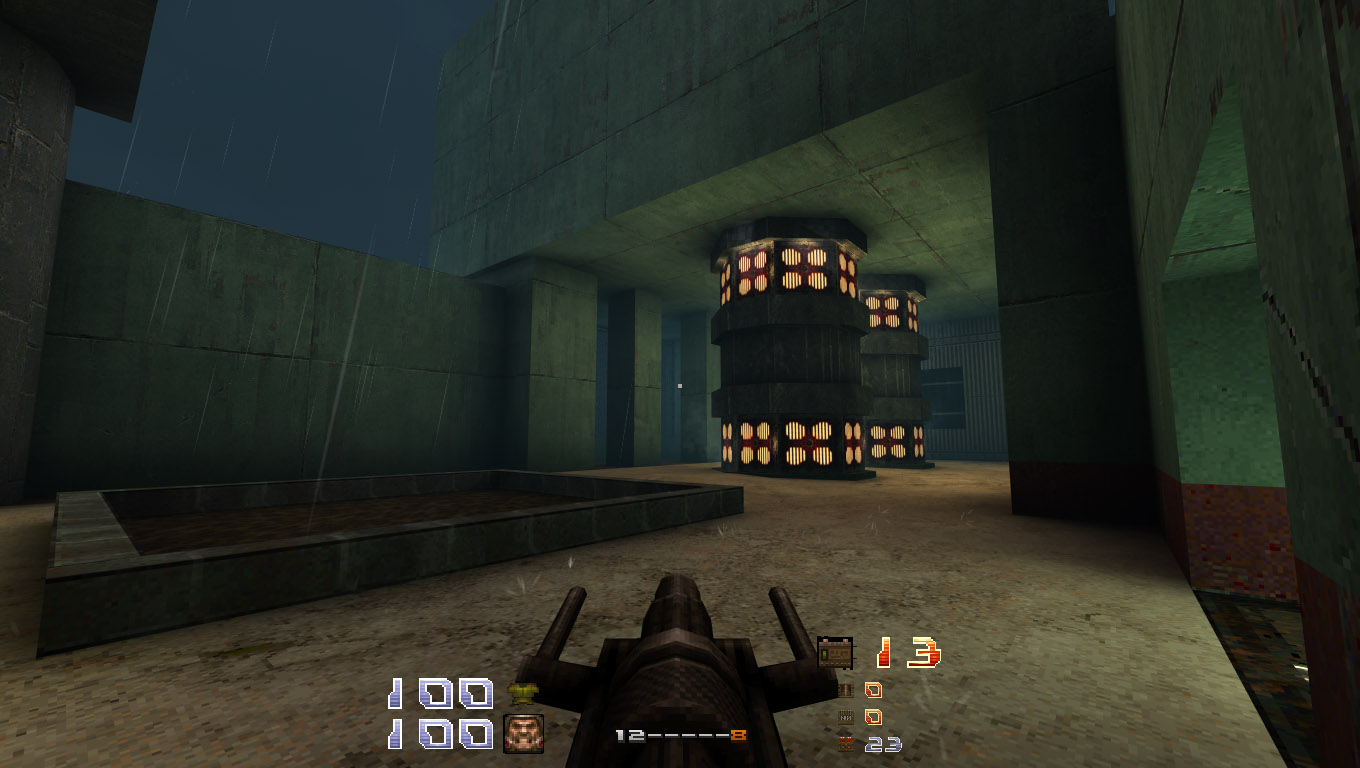
Task: Click the player face portrait
Action: 523,732
